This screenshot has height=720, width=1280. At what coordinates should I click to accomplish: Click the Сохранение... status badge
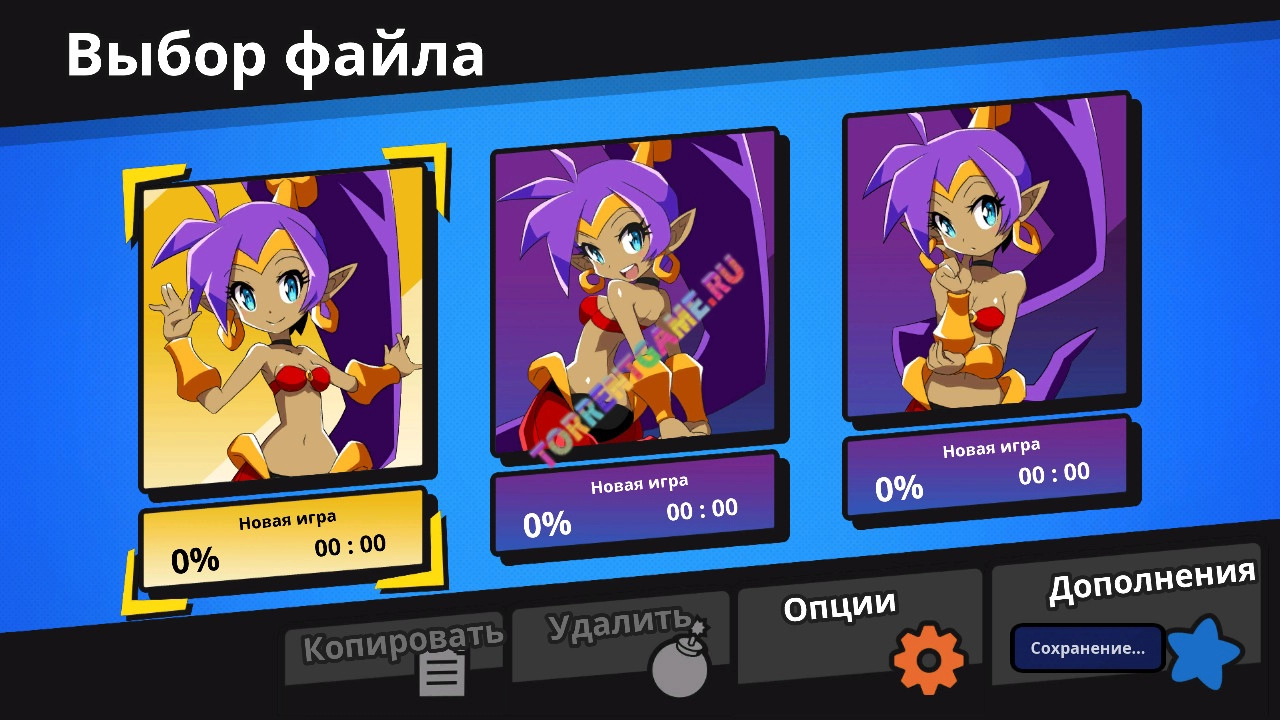1085,649
